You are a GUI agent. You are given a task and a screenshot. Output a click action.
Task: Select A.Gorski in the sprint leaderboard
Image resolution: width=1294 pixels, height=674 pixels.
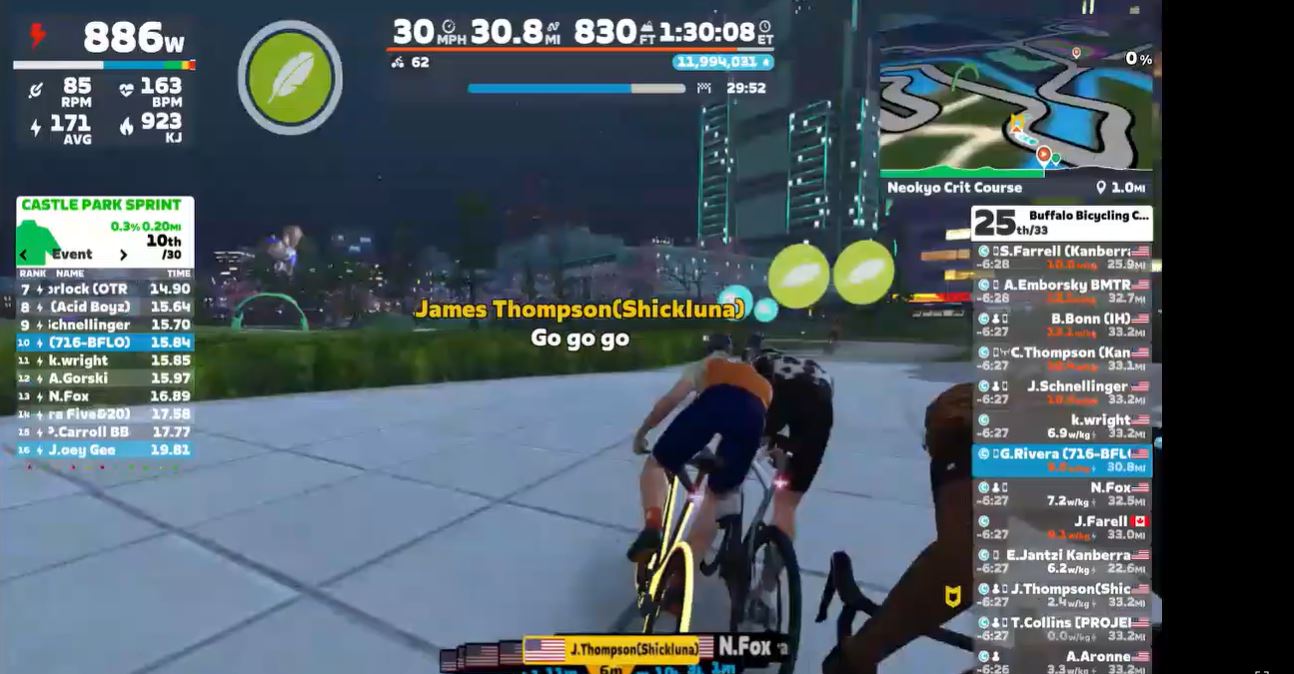pos(105,378)
